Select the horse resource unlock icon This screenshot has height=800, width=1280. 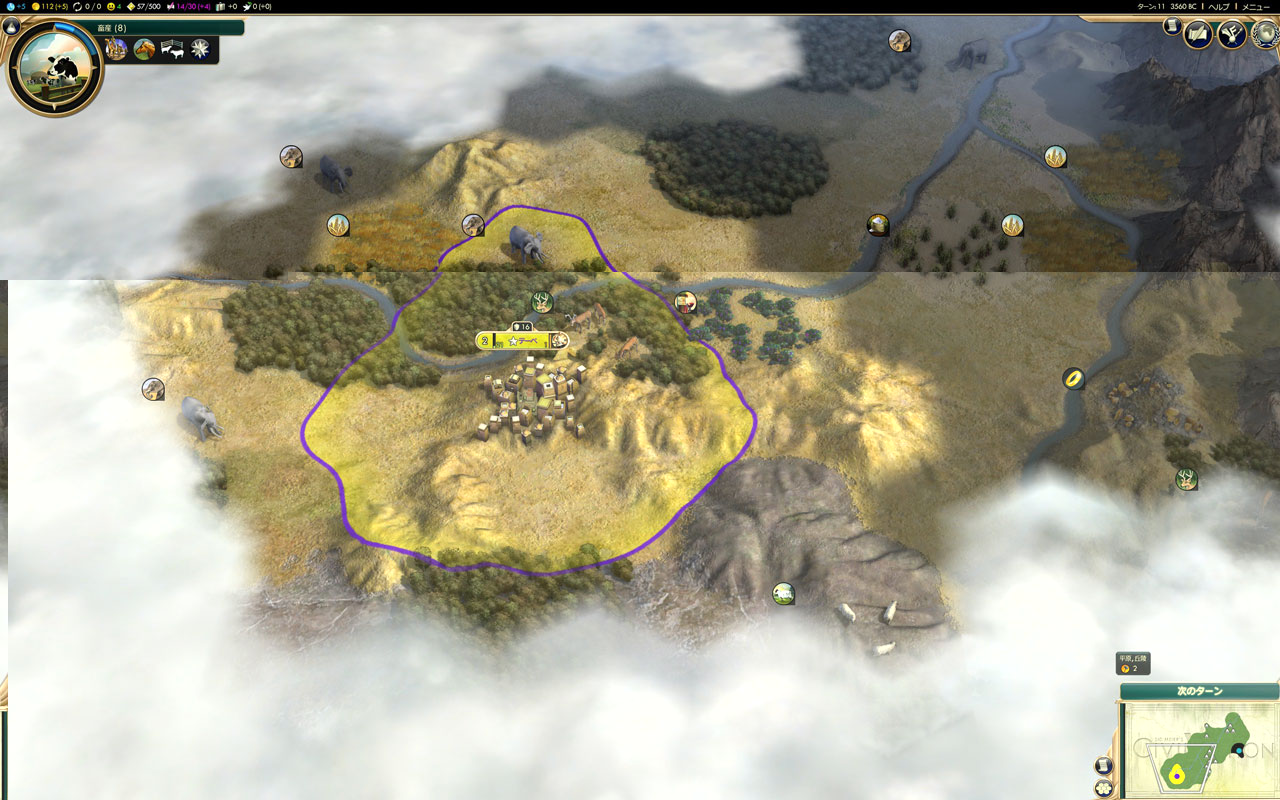(145, 49)
